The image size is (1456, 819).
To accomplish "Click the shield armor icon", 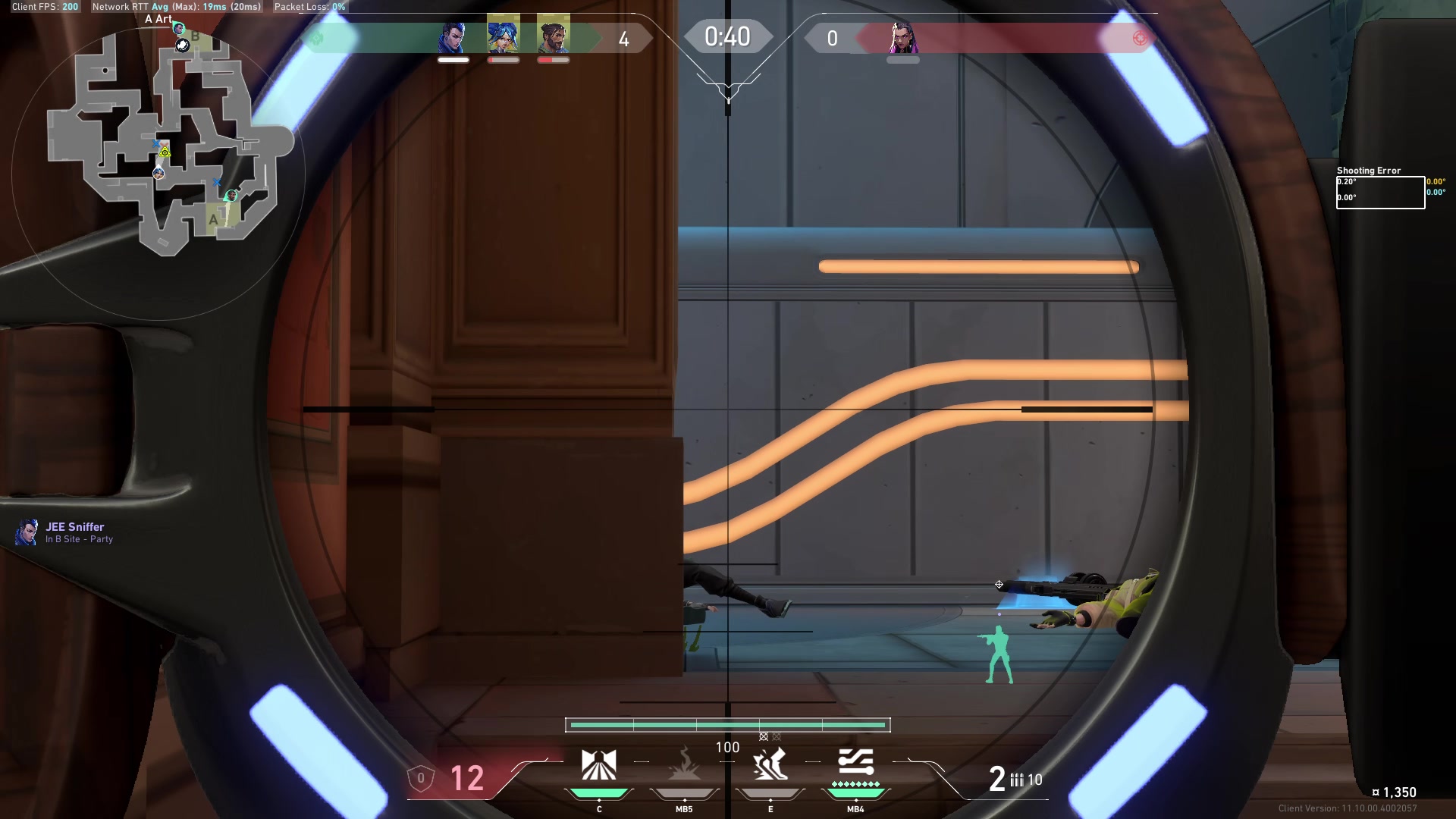I will coord(421,778).
